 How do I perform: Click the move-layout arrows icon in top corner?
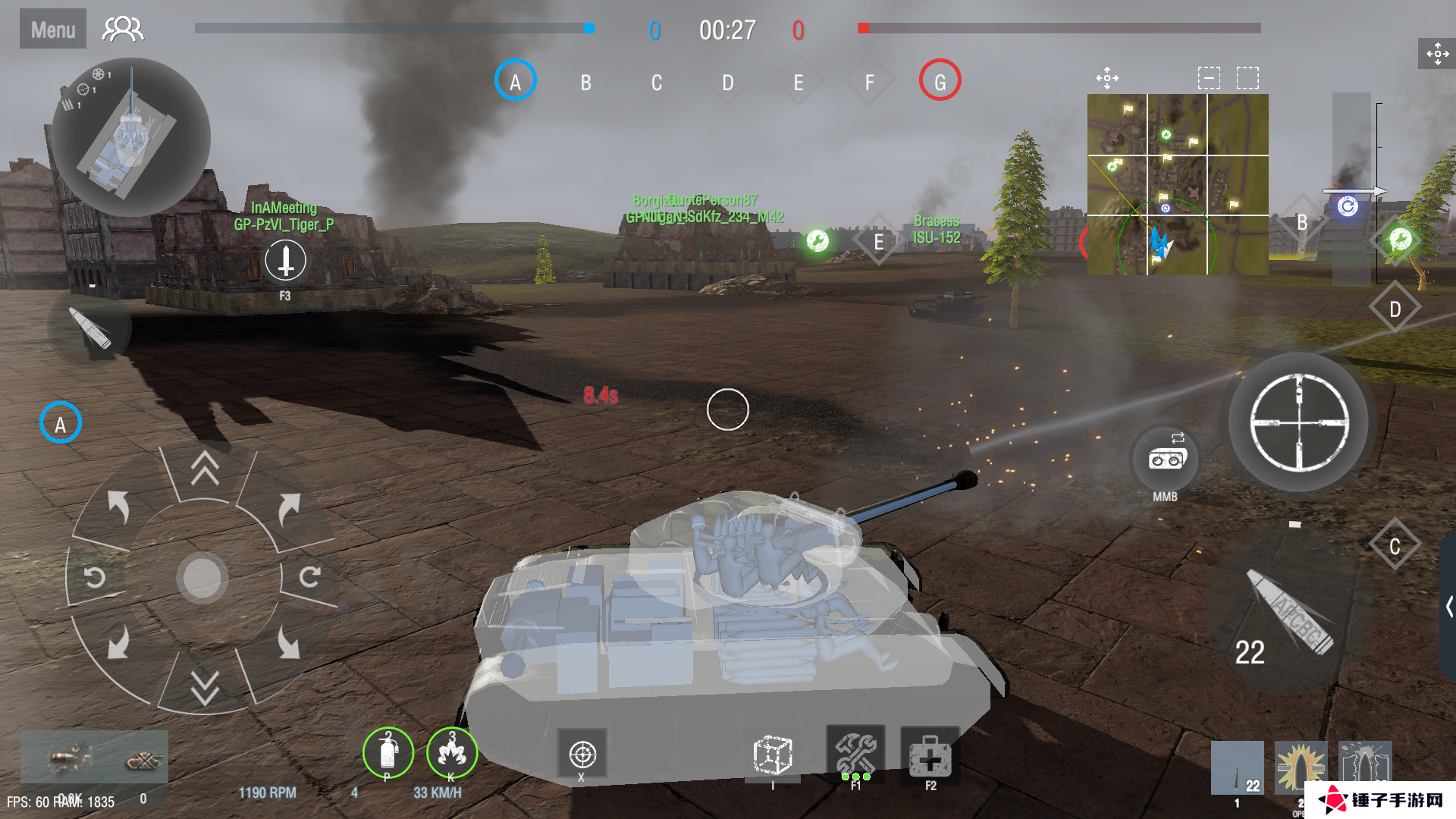click(x=1437, y=53)
